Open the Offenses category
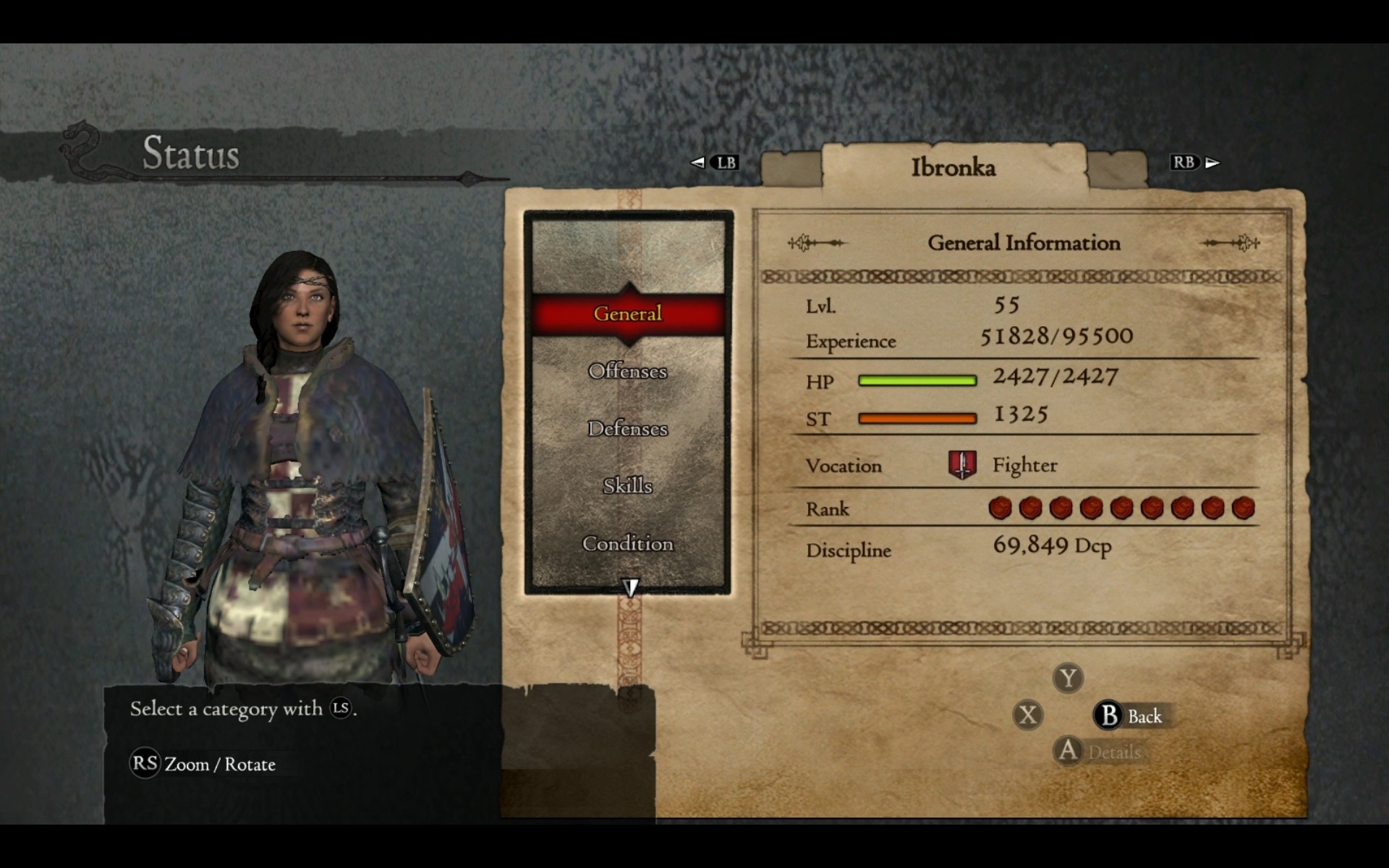The height and width of the screenshot is (868, 1389). [627, 371]
